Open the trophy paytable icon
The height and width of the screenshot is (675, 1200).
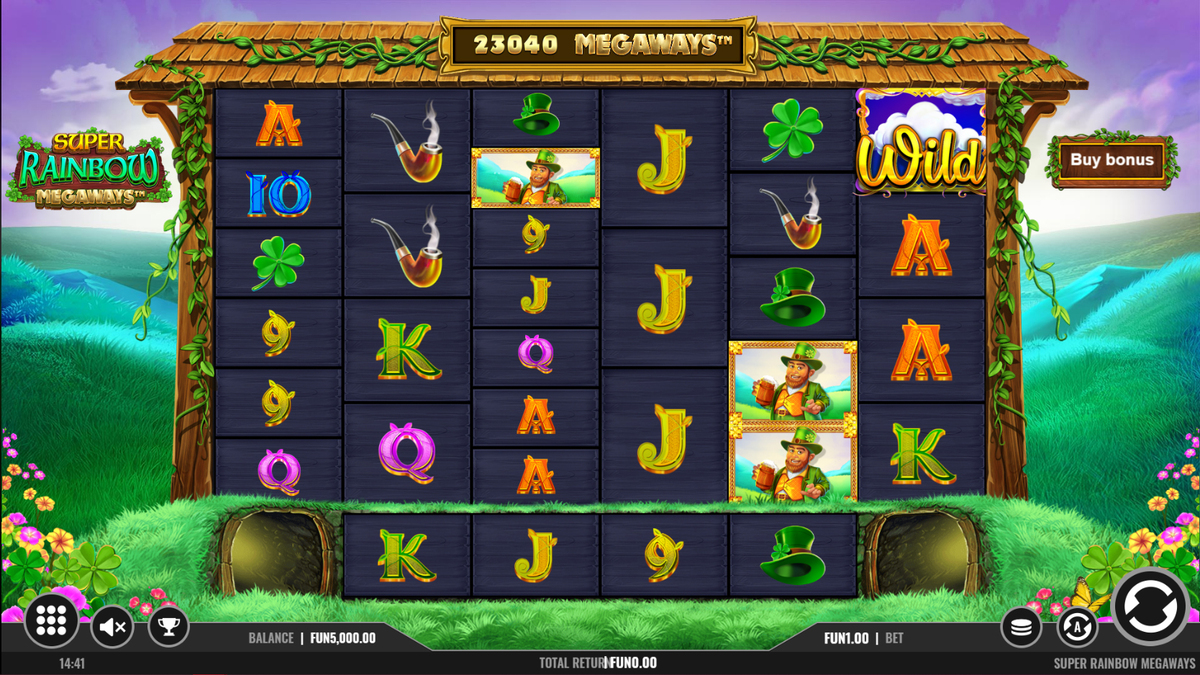click(168, 627)
